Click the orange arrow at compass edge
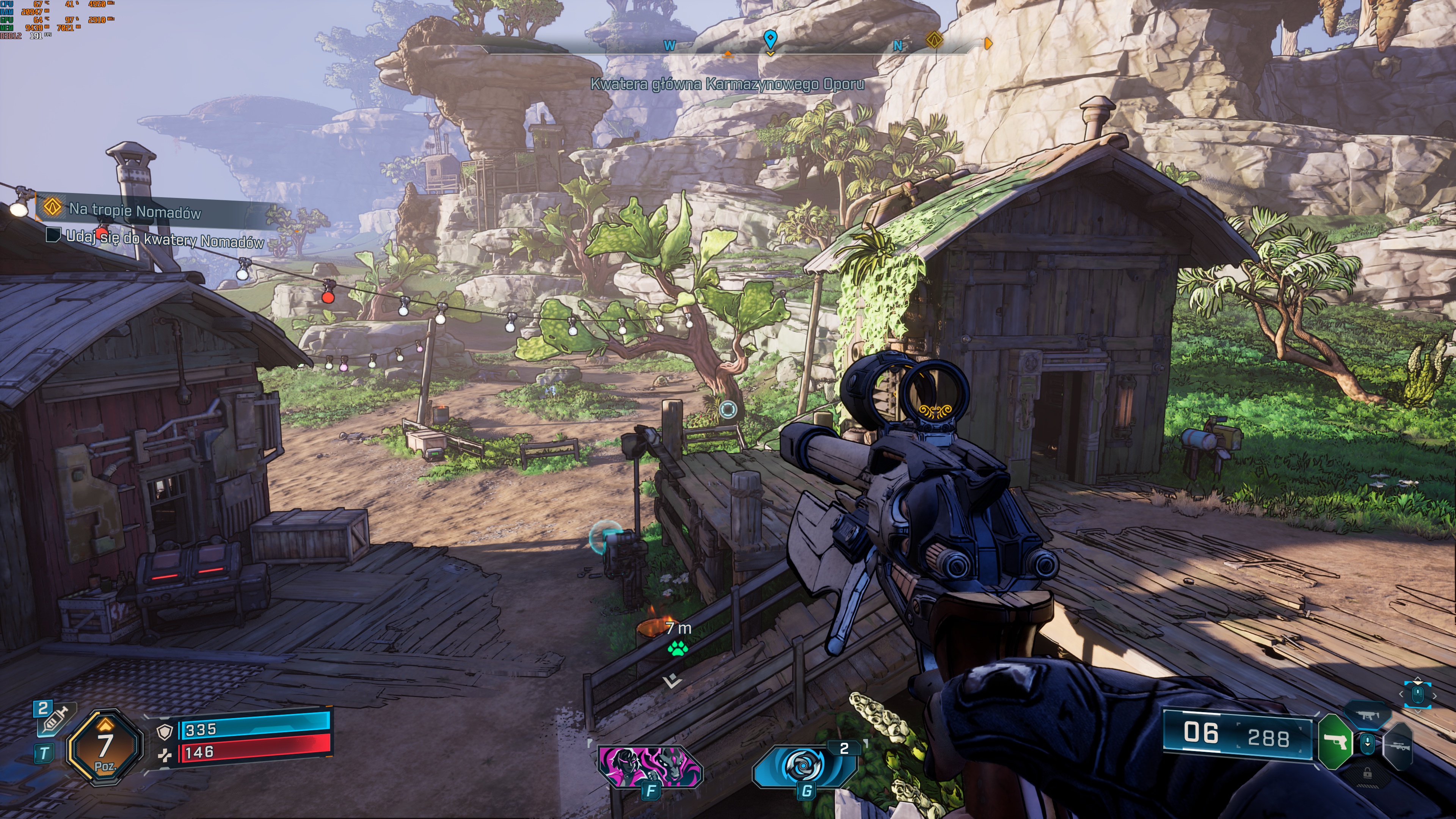This screenshot has width=1456, height=819. pos(988,43)
